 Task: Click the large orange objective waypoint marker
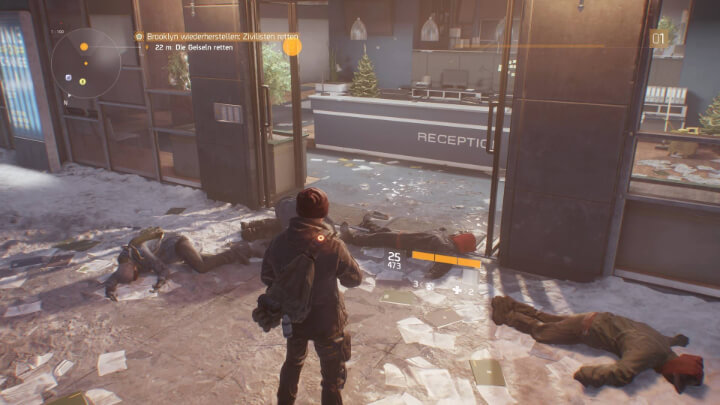point(292,45)
